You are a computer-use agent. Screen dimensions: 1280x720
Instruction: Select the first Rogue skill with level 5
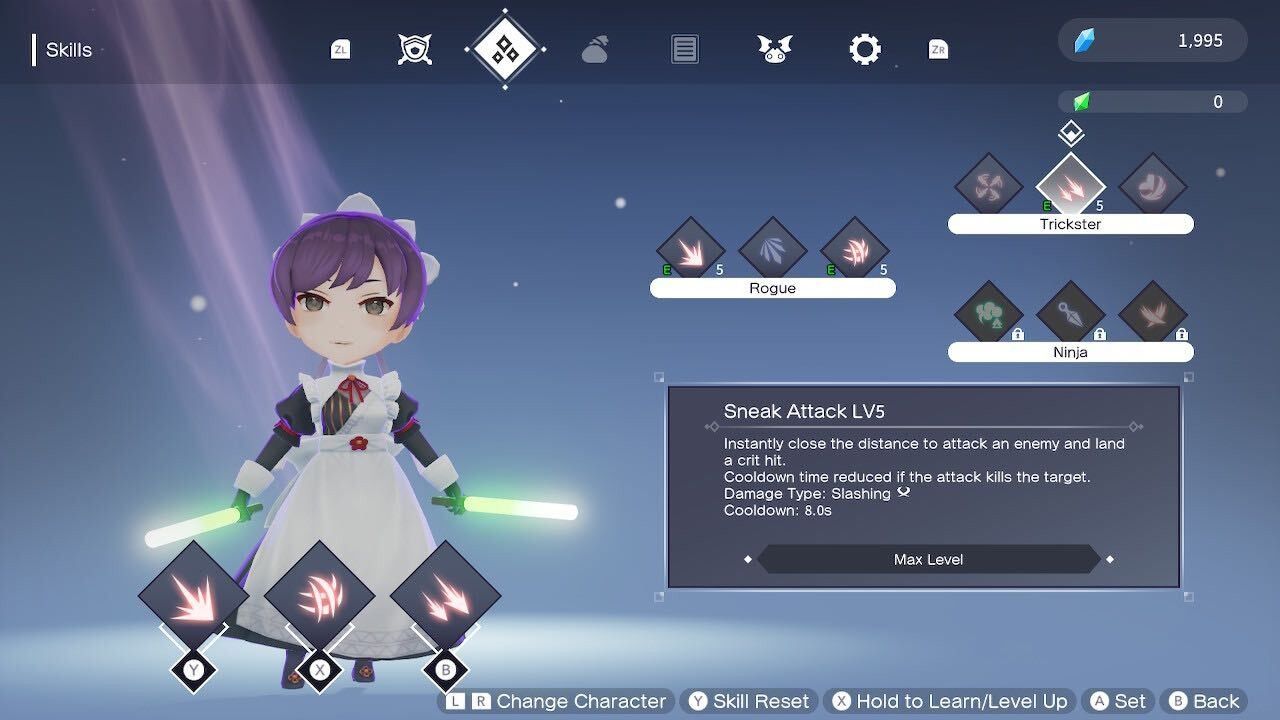(x=690, y=250)
